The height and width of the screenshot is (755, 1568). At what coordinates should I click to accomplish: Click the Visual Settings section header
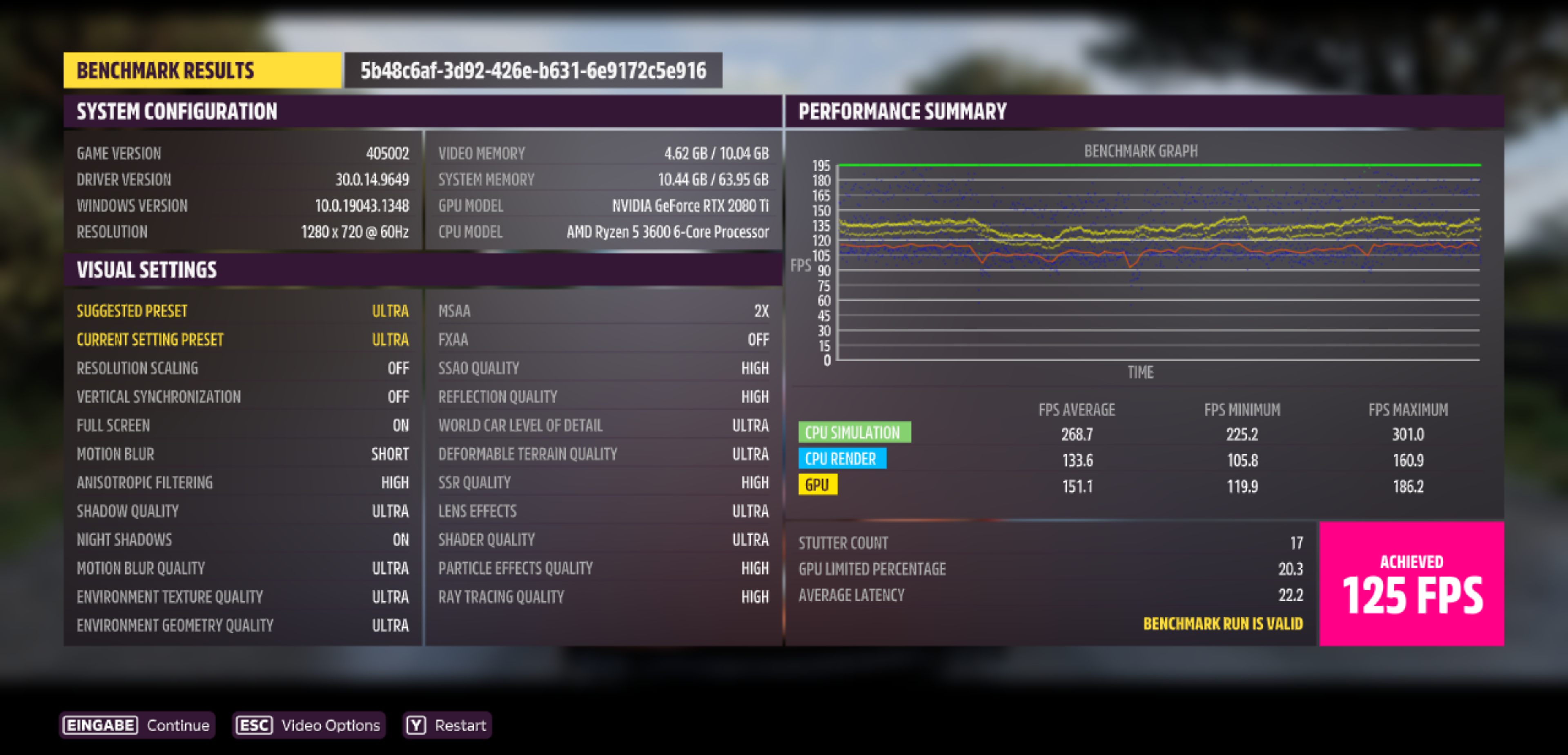click(146, 270)
